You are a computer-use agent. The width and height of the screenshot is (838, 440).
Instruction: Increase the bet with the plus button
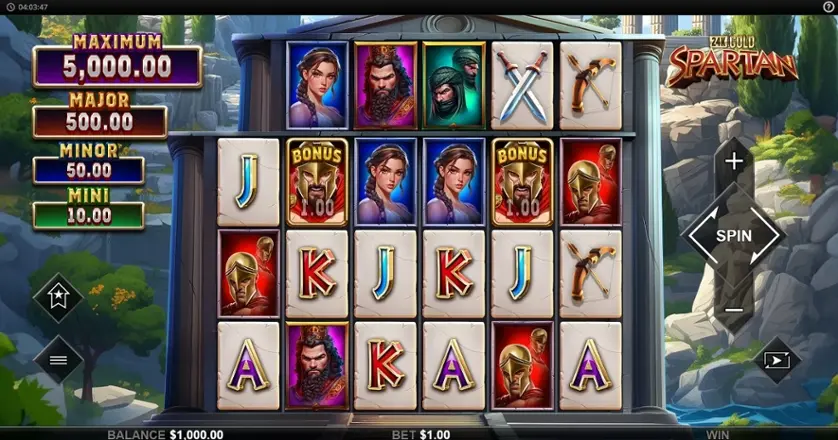(x=734, y=160)
